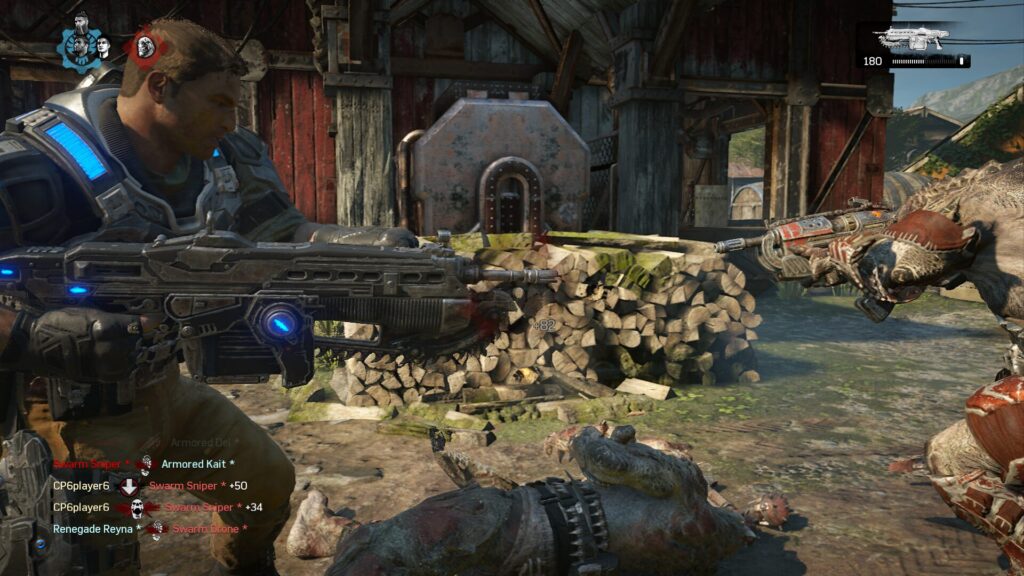The height and width of the screenshot is (576, 1024).
Task: Click the red Swarm team skull emblem
Action: (x=145, y=45)
